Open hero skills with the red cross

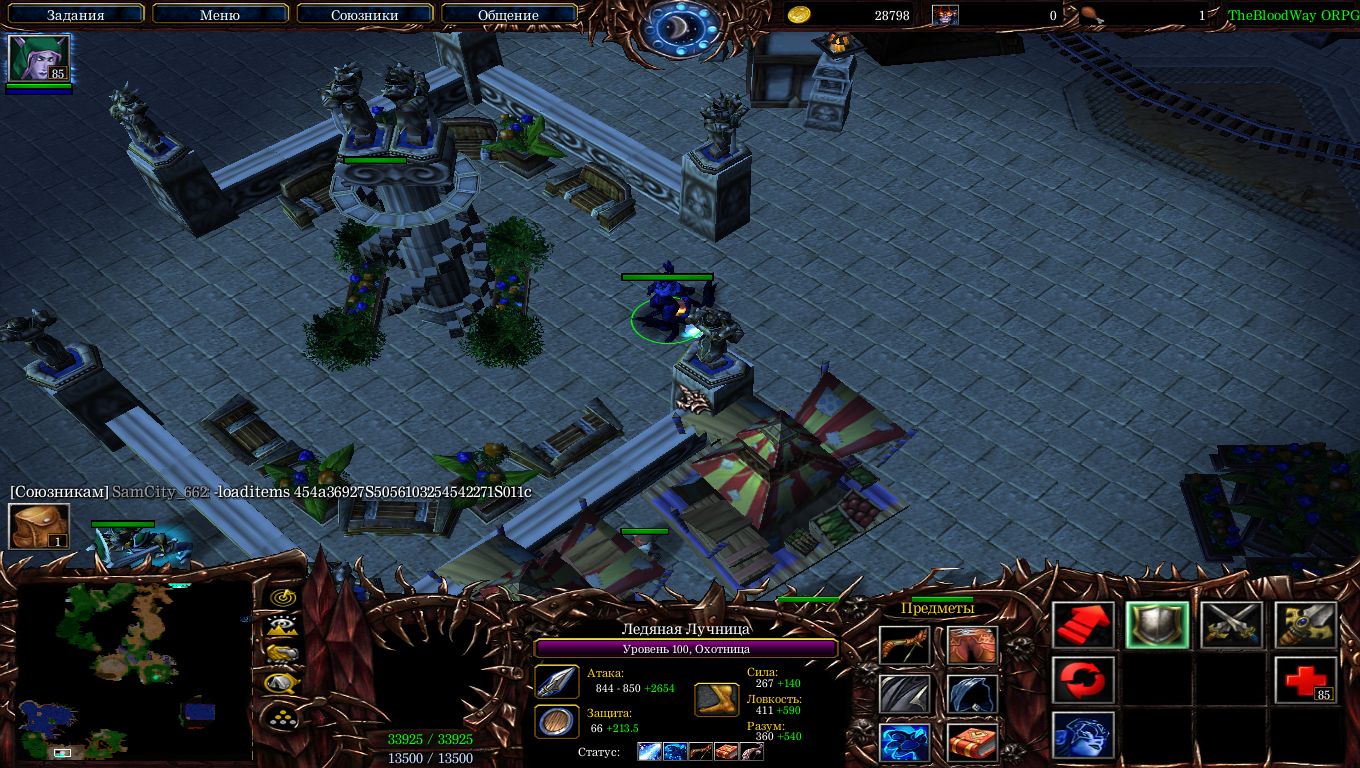(x=1306, y=681)
